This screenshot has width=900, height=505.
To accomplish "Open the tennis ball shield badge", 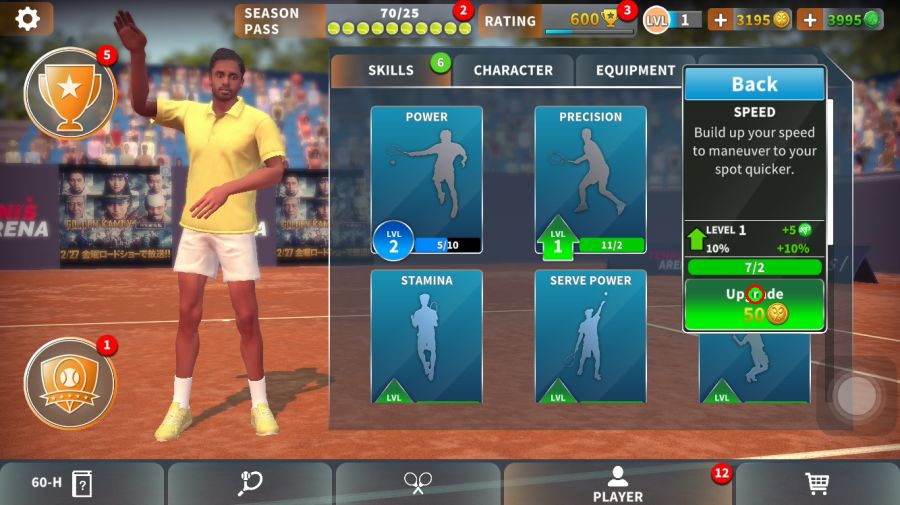I will click(x=69, y=383).
